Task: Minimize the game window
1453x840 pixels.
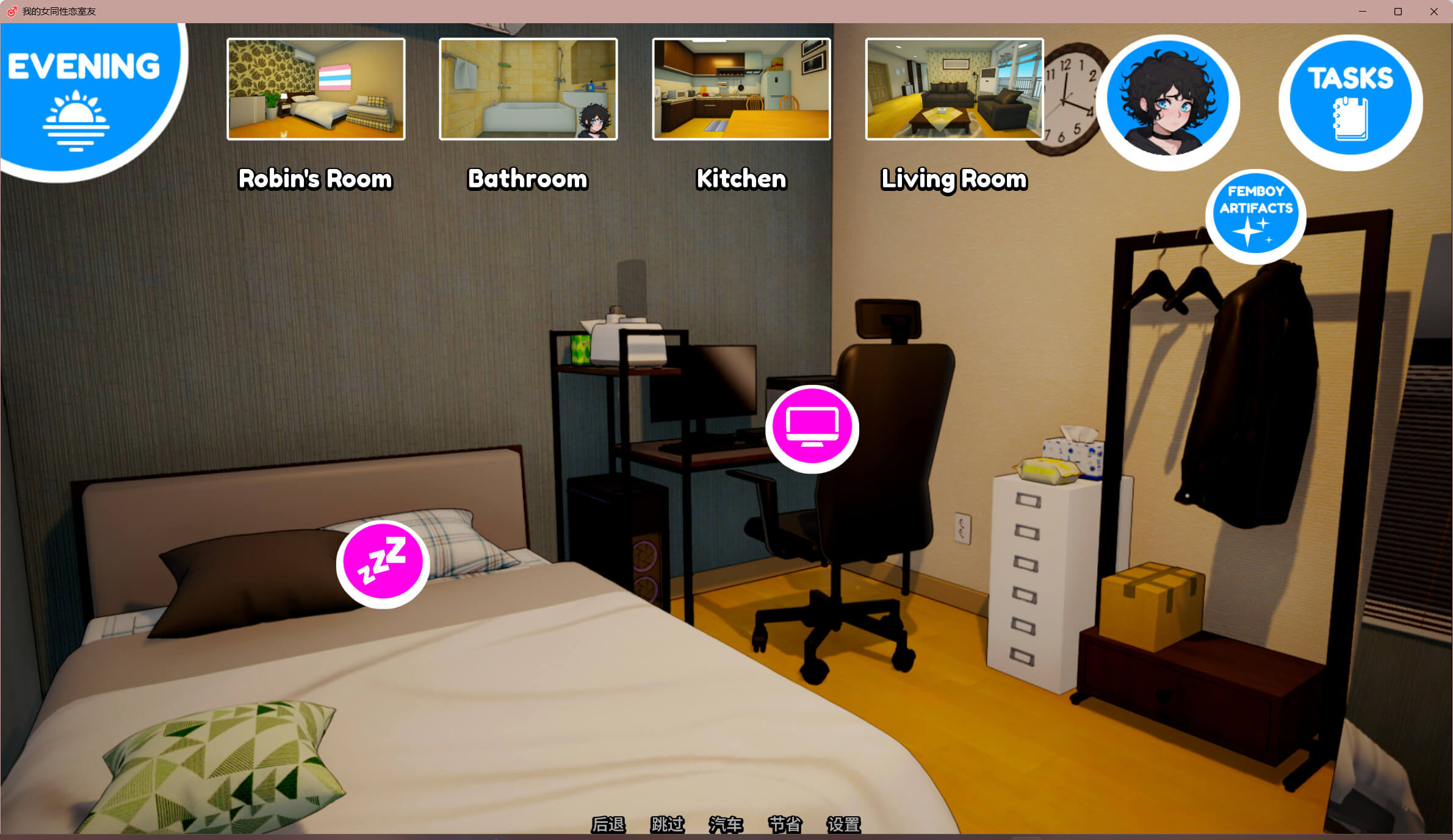Action: point(1363,12)
